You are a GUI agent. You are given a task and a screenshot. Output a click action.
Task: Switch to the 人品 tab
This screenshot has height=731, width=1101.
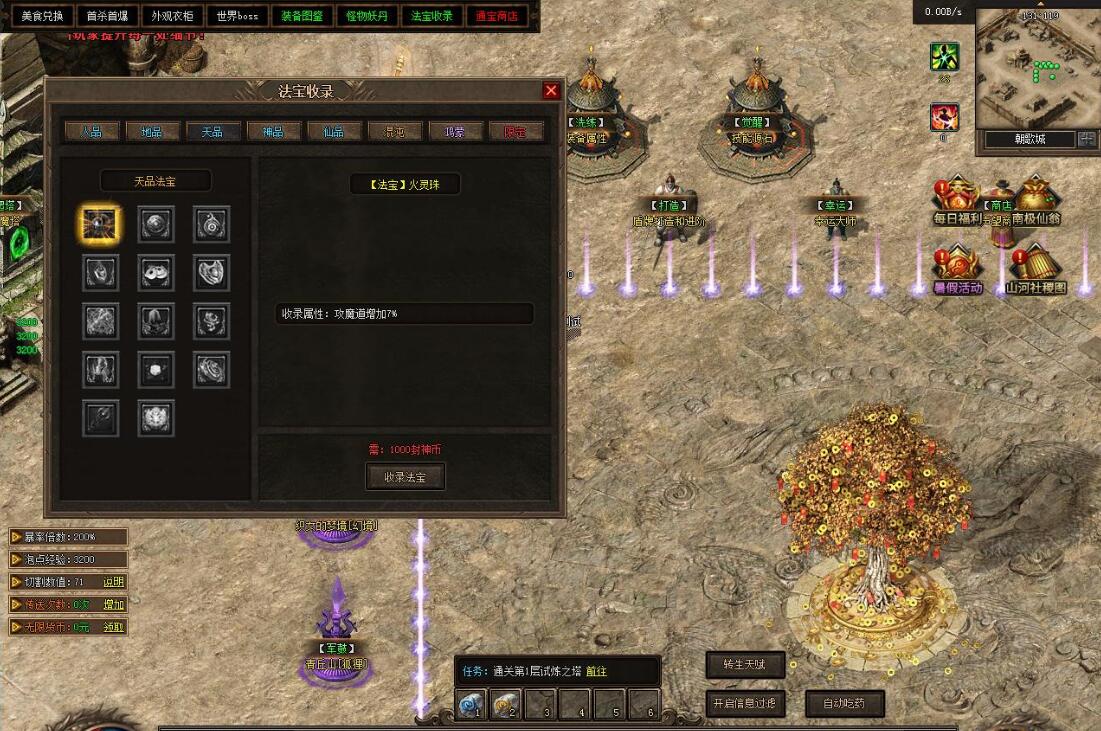click(92, 131)
